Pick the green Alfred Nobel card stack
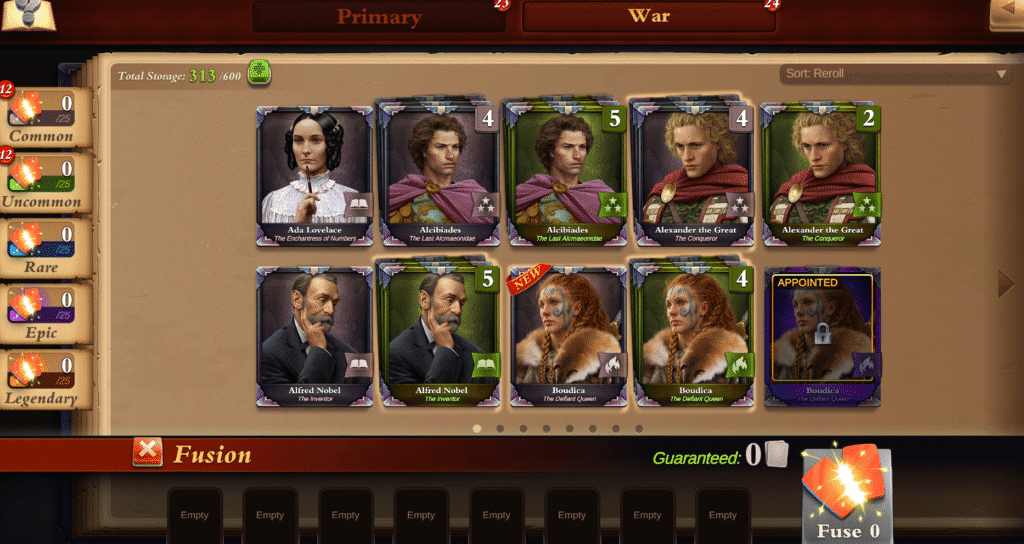1024x544 pixels. (x=441, y=336)
